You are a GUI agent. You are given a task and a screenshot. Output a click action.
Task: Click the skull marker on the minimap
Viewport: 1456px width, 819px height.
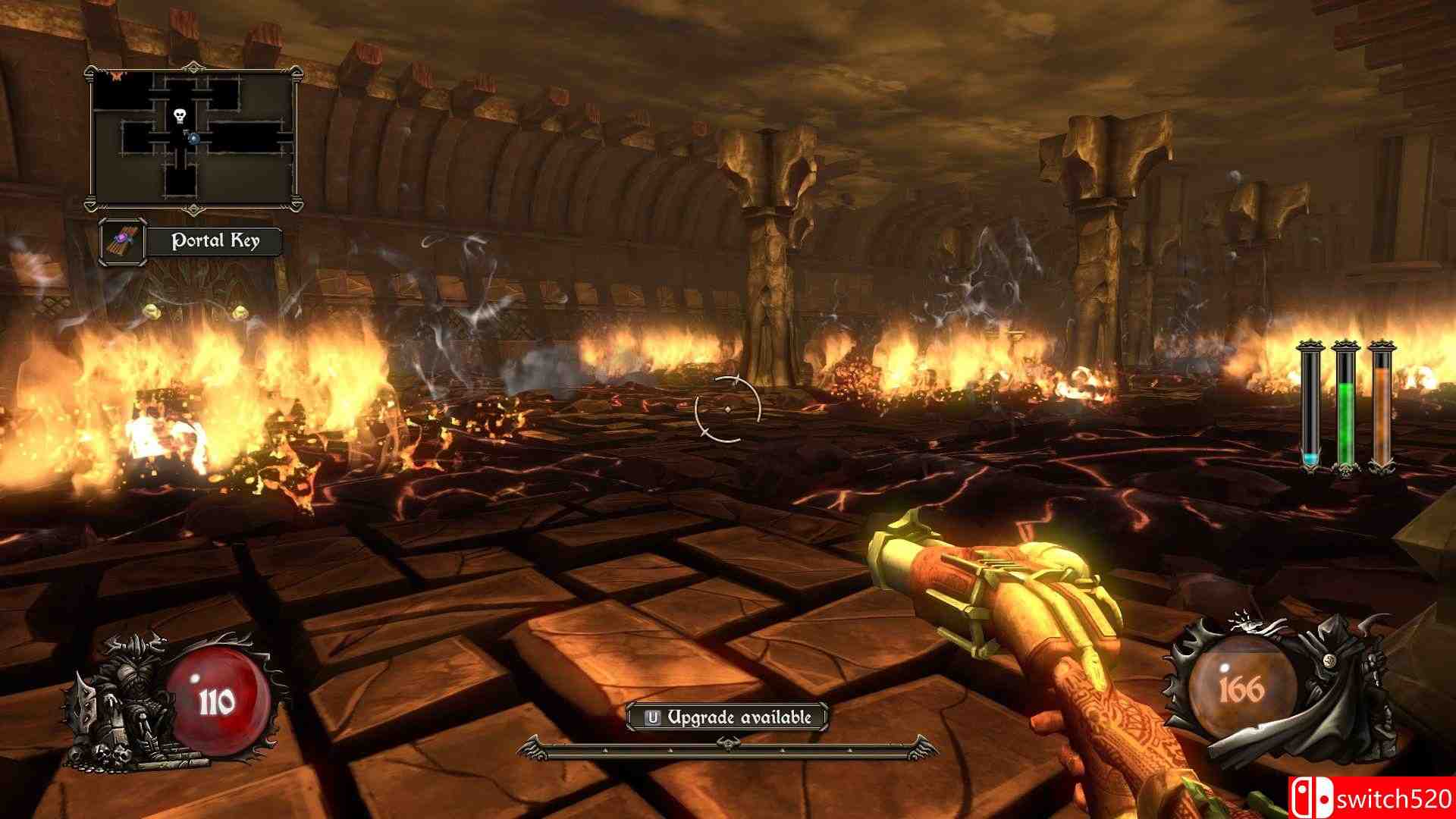pyautogui.click(x=180, y=116)
